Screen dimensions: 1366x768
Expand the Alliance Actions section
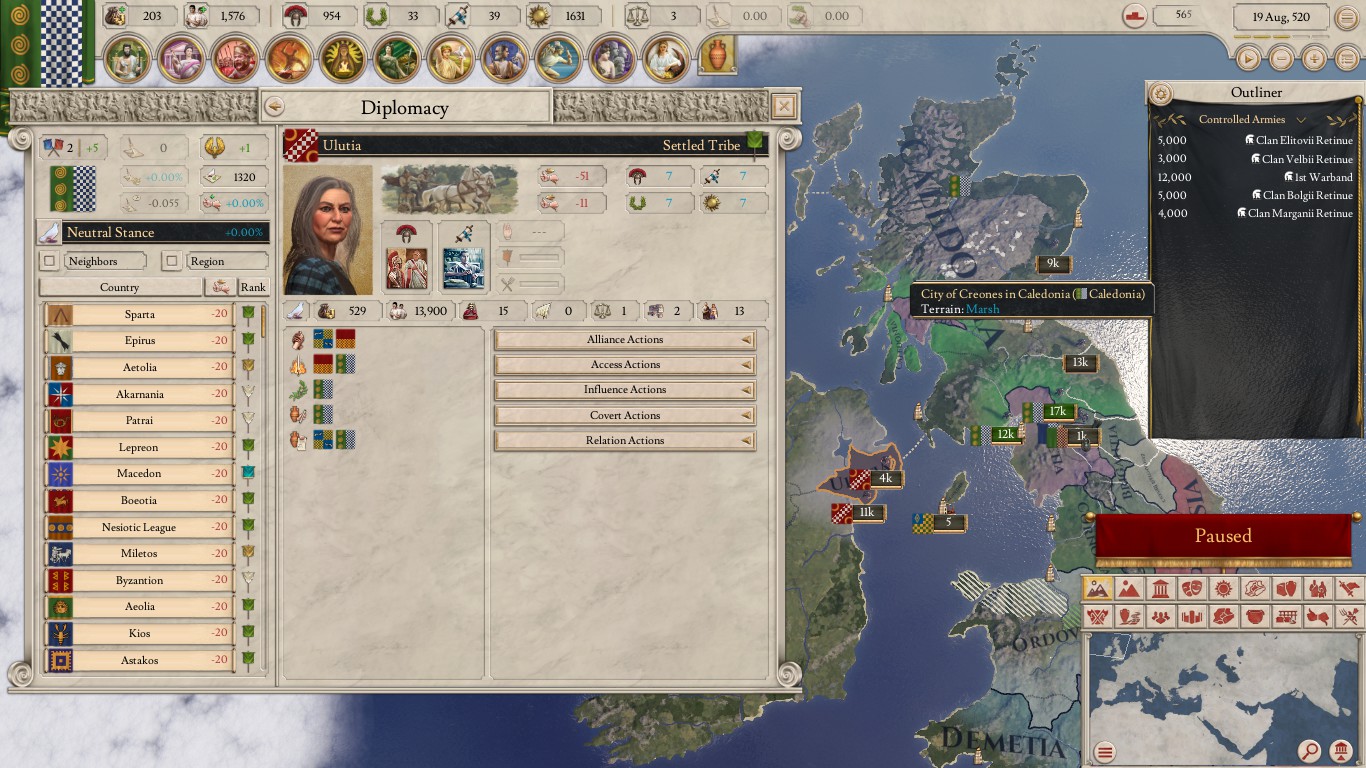click(x=624, y=339)
